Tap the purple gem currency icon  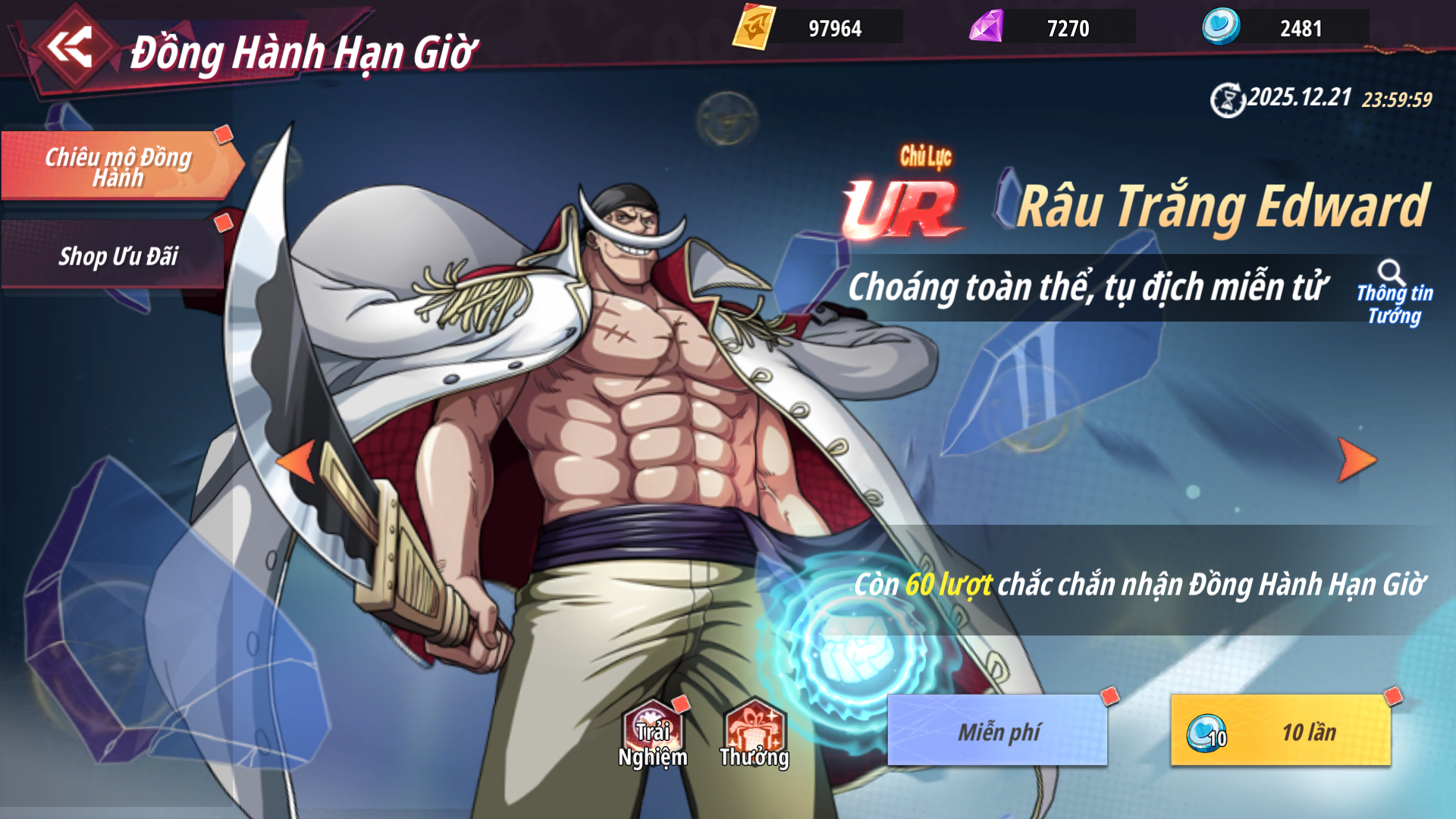(987, 27)
